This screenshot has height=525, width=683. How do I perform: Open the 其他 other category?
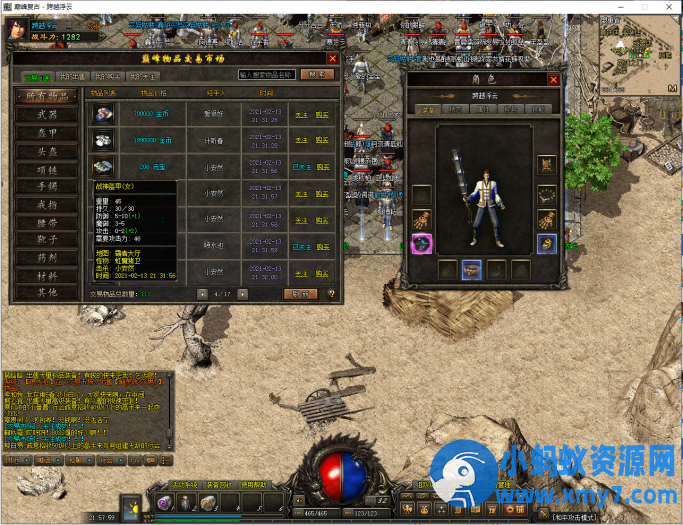point(45,292)
